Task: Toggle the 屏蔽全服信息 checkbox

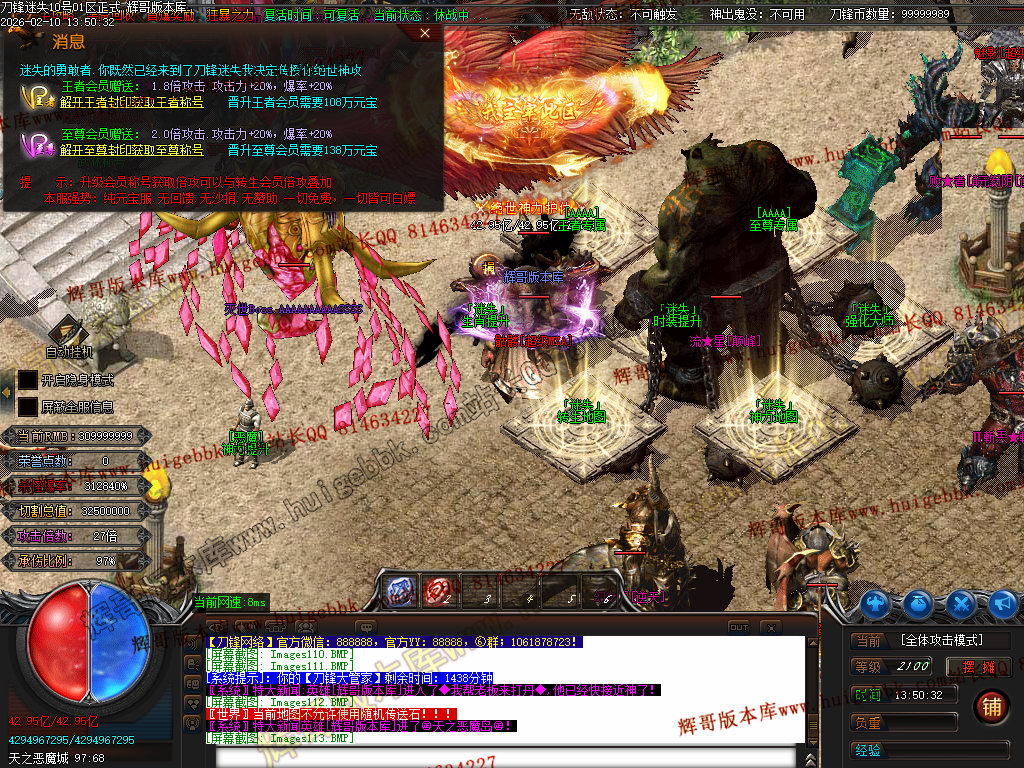Action: [x=27, y=407]
